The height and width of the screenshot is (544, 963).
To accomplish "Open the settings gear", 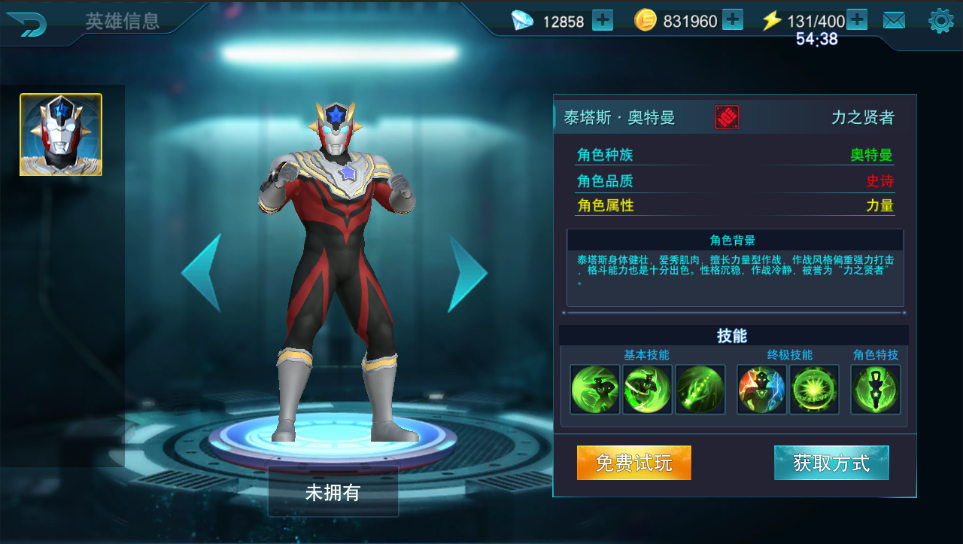I will tap(940, 21).
